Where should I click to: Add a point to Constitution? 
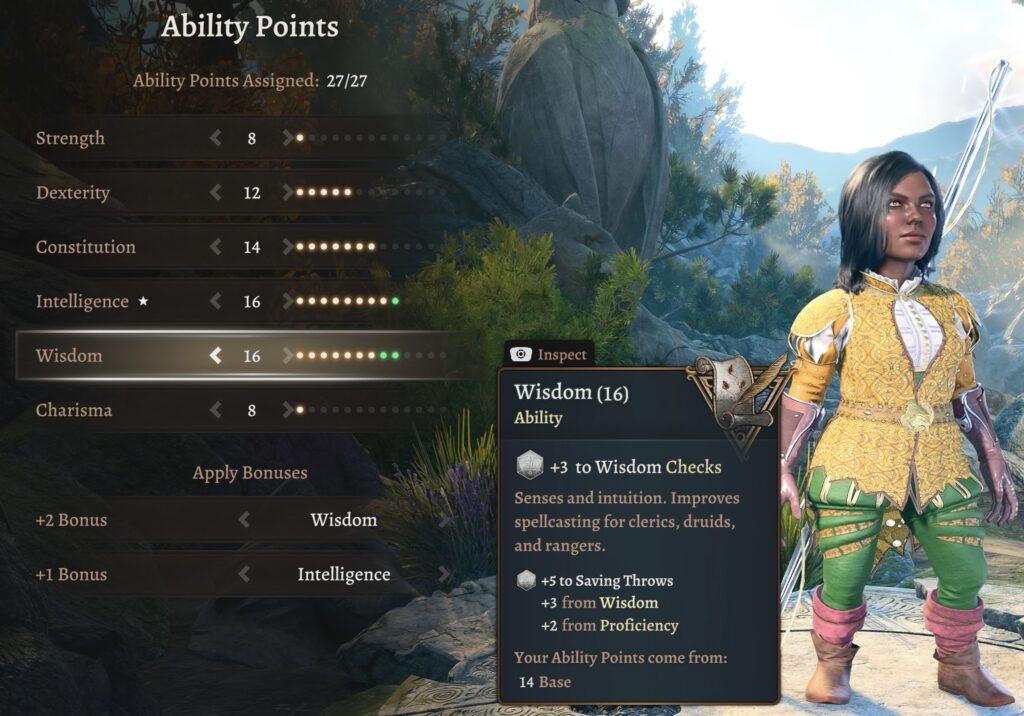coord(288,247)
